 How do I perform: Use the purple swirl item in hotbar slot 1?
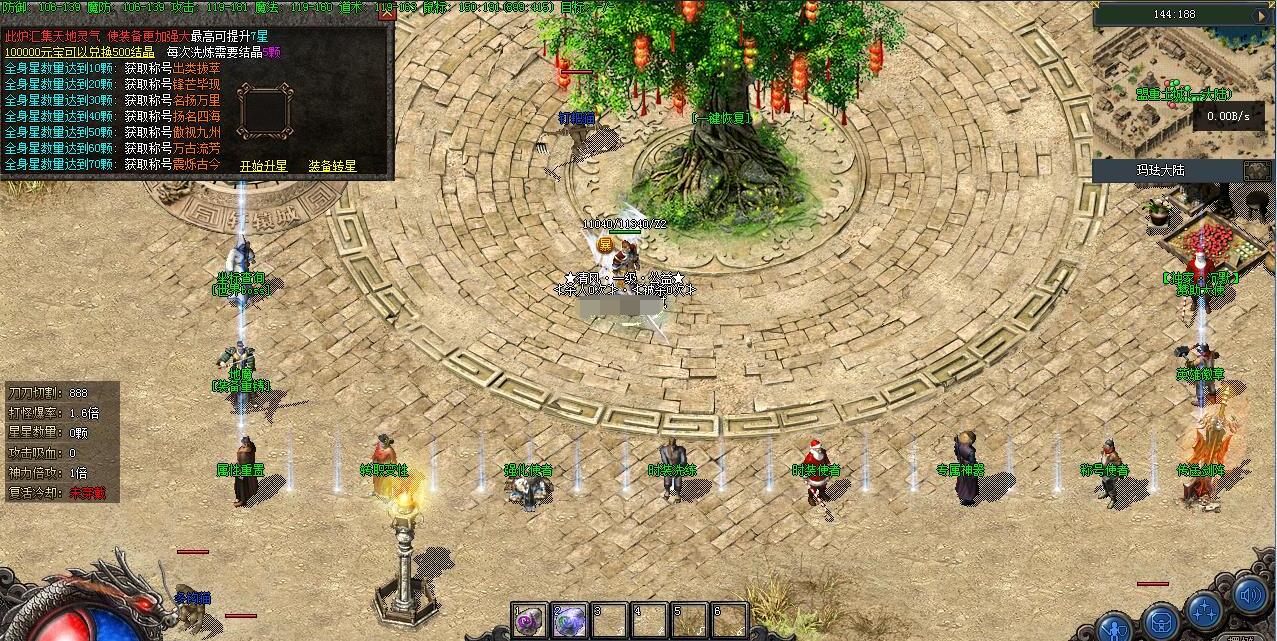(x=530, y=620)
